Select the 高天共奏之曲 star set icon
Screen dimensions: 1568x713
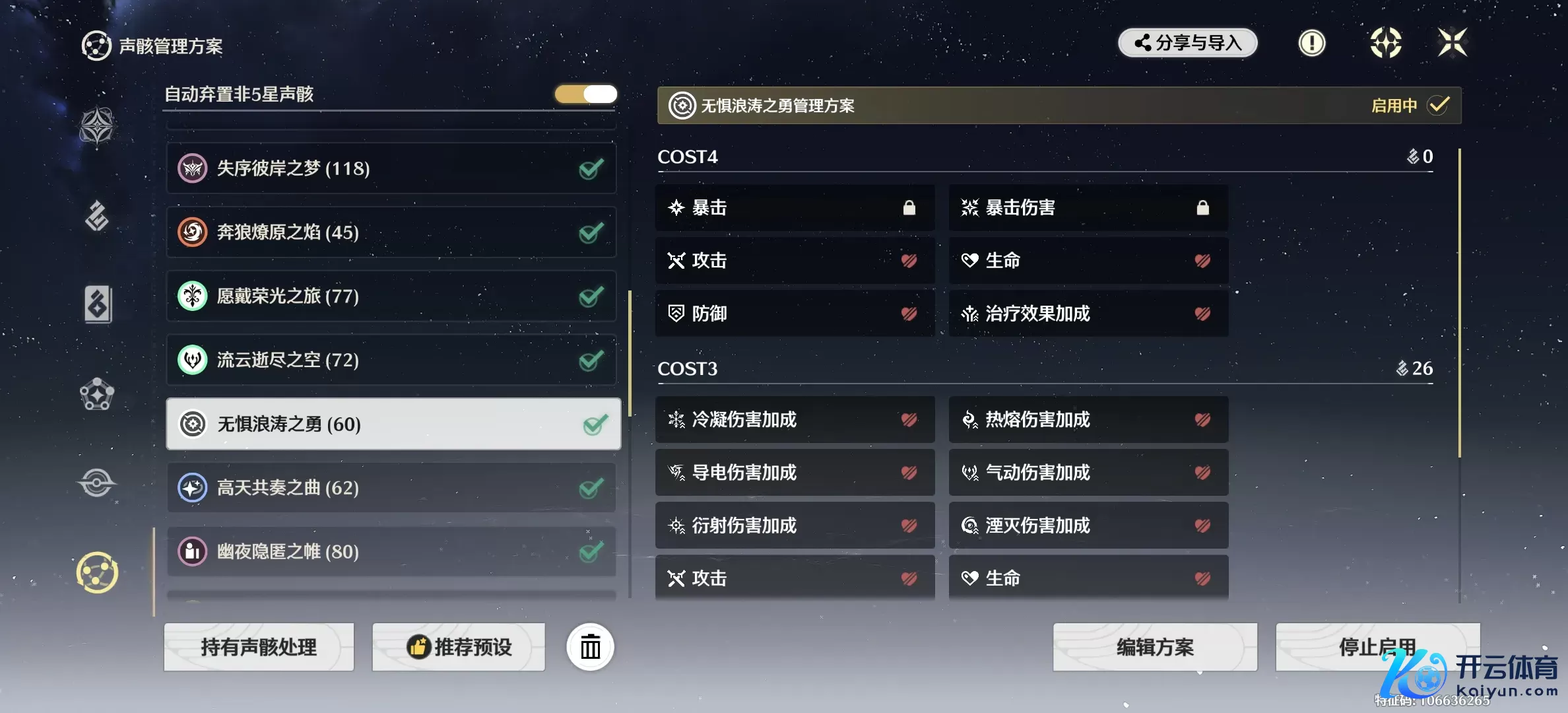(x=192, y=488)
